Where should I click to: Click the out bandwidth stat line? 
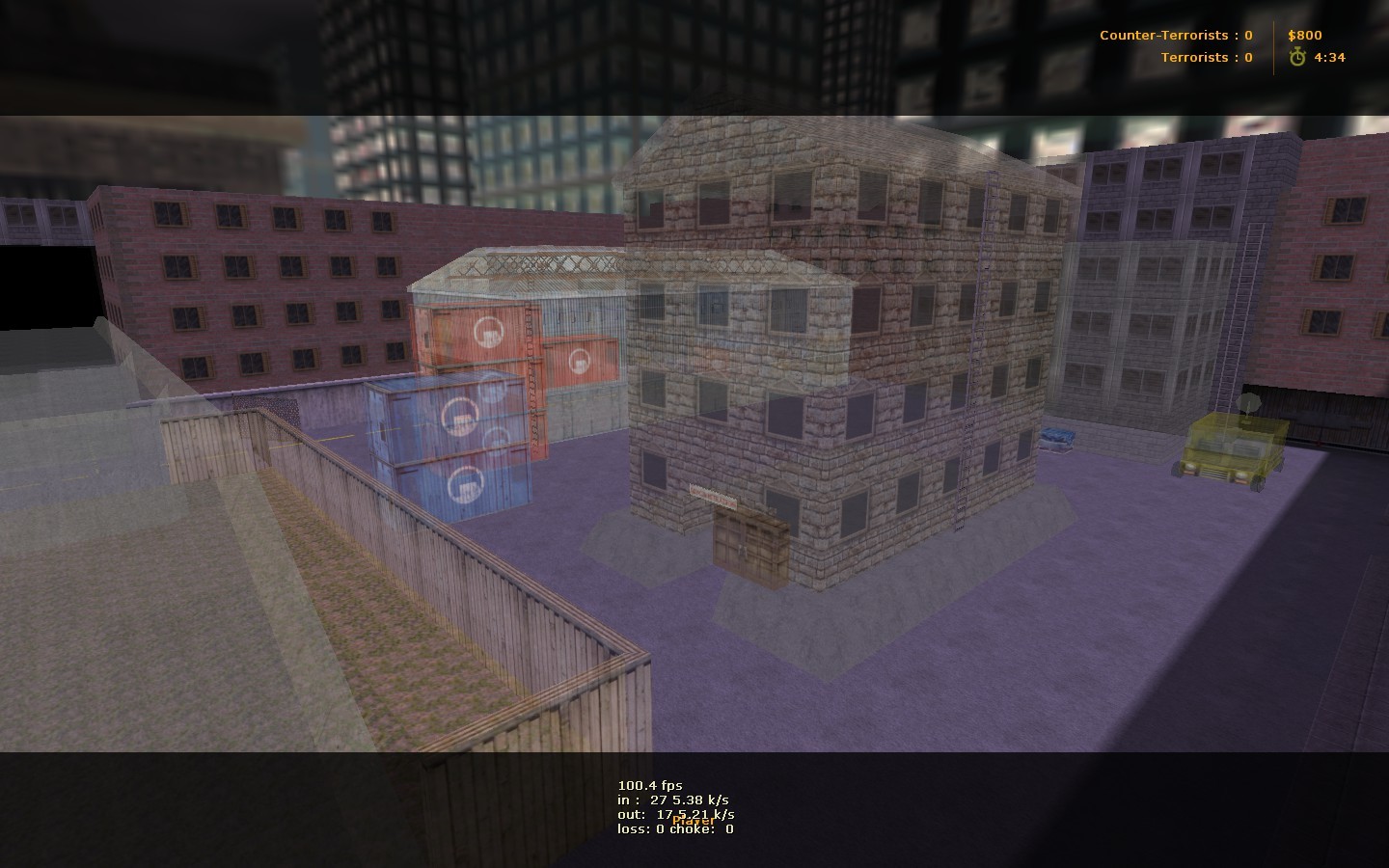click(677, 814)
